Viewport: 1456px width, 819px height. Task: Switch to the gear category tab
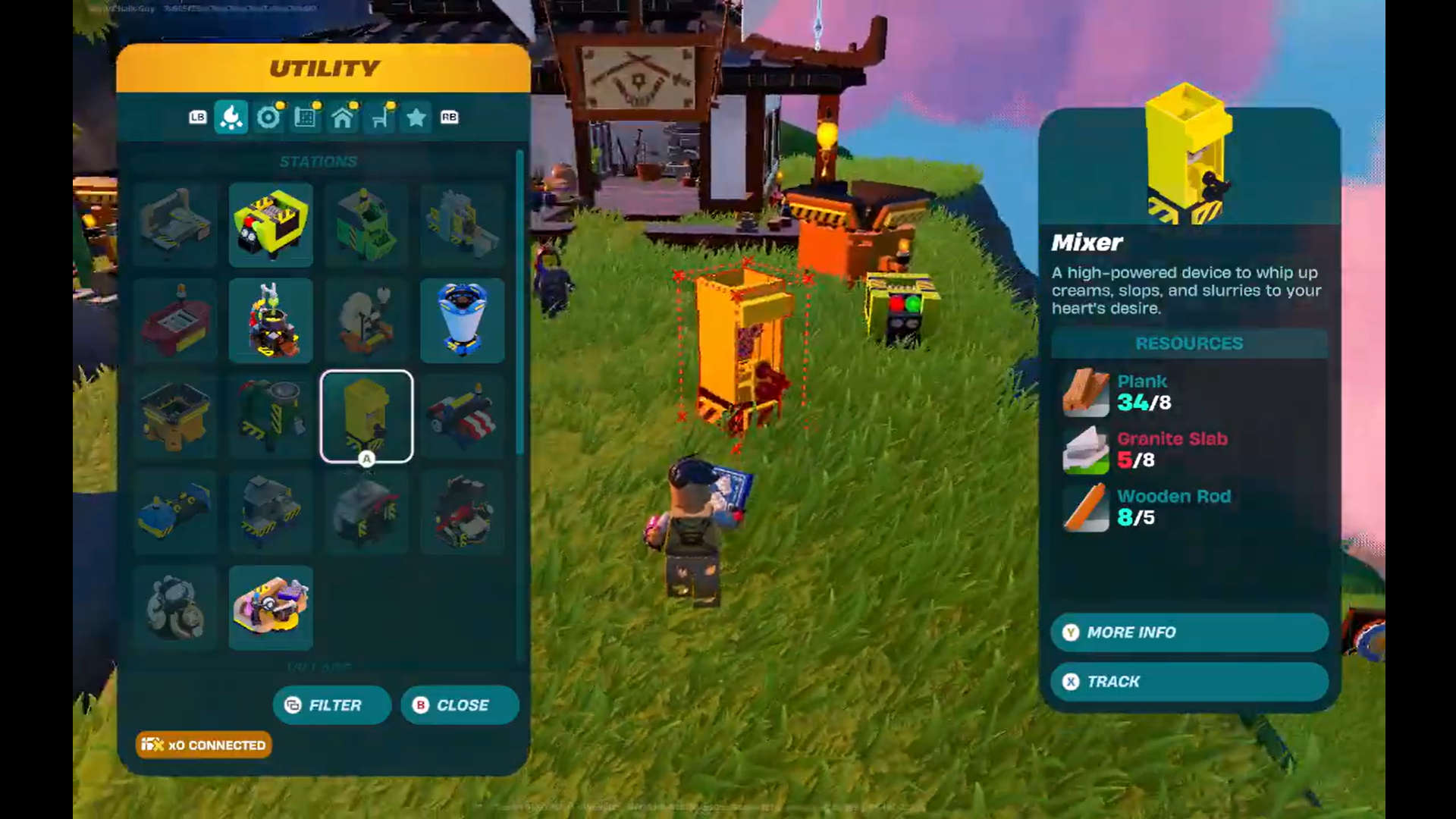268,118
